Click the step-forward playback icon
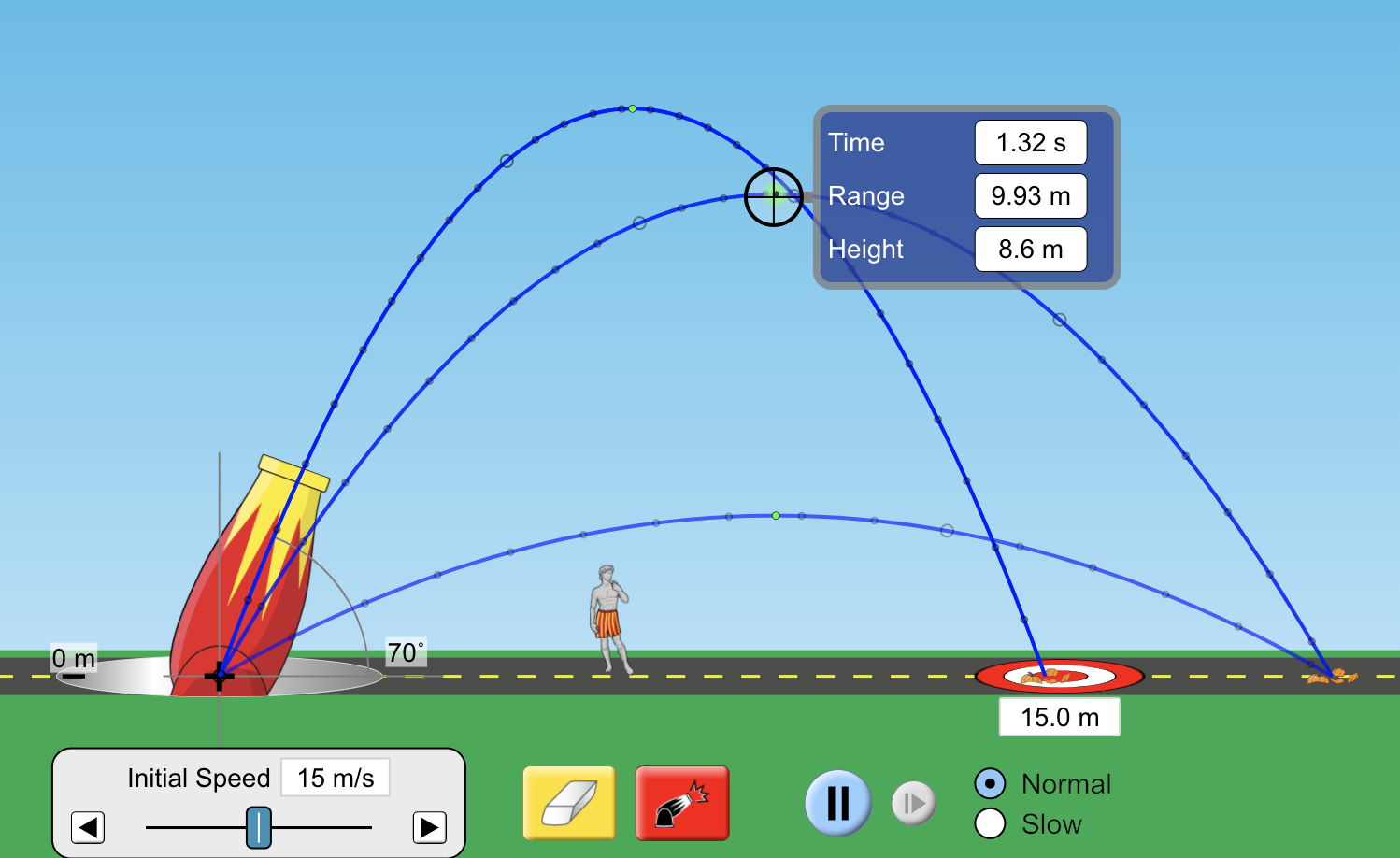 pos(913,802)
